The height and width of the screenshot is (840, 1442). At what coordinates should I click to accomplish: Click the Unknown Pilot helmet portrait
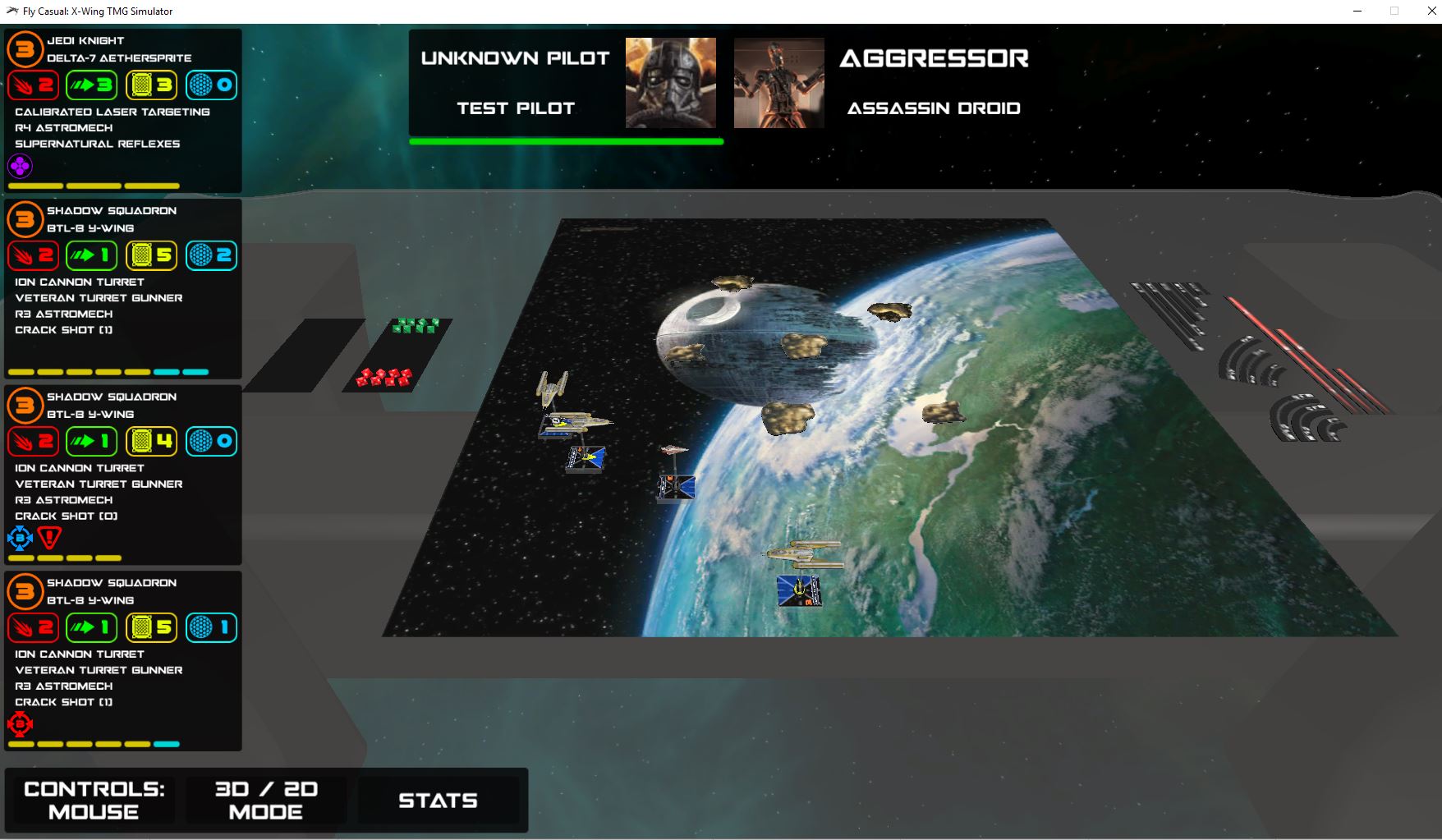pyautogui.click(x=670, y=83)
